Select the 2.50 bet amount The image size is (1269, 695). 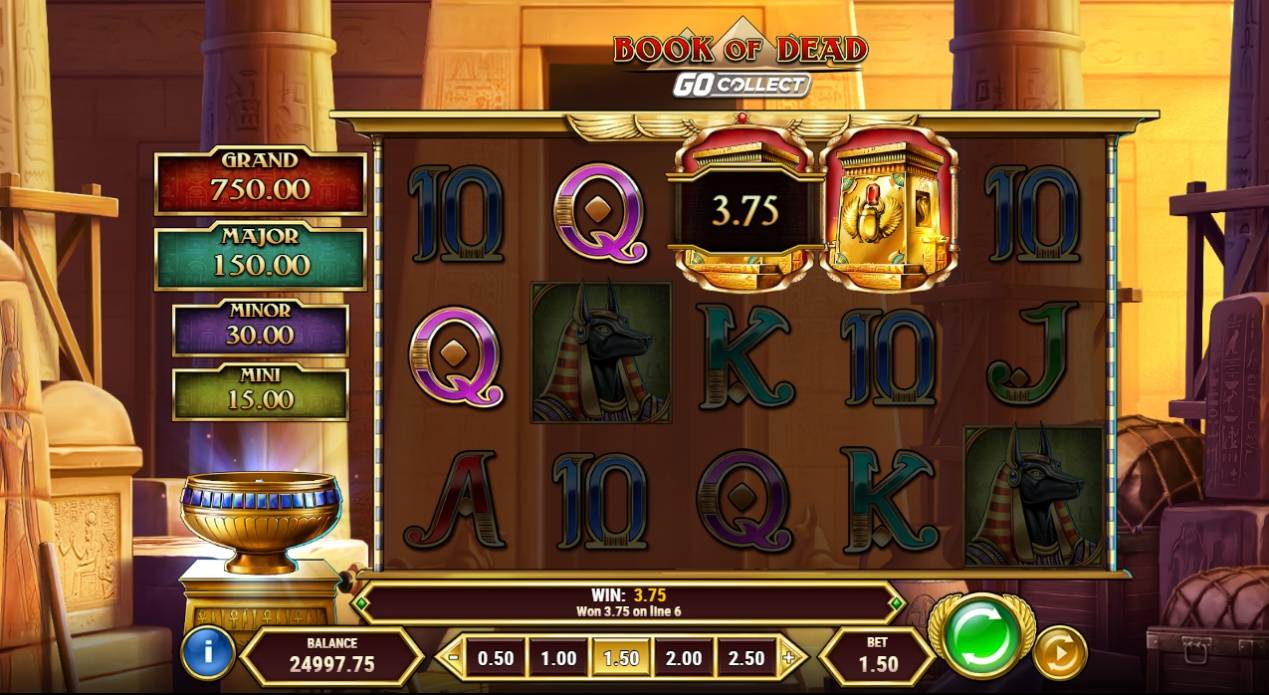pyautogui.click(x=746, y=658)
